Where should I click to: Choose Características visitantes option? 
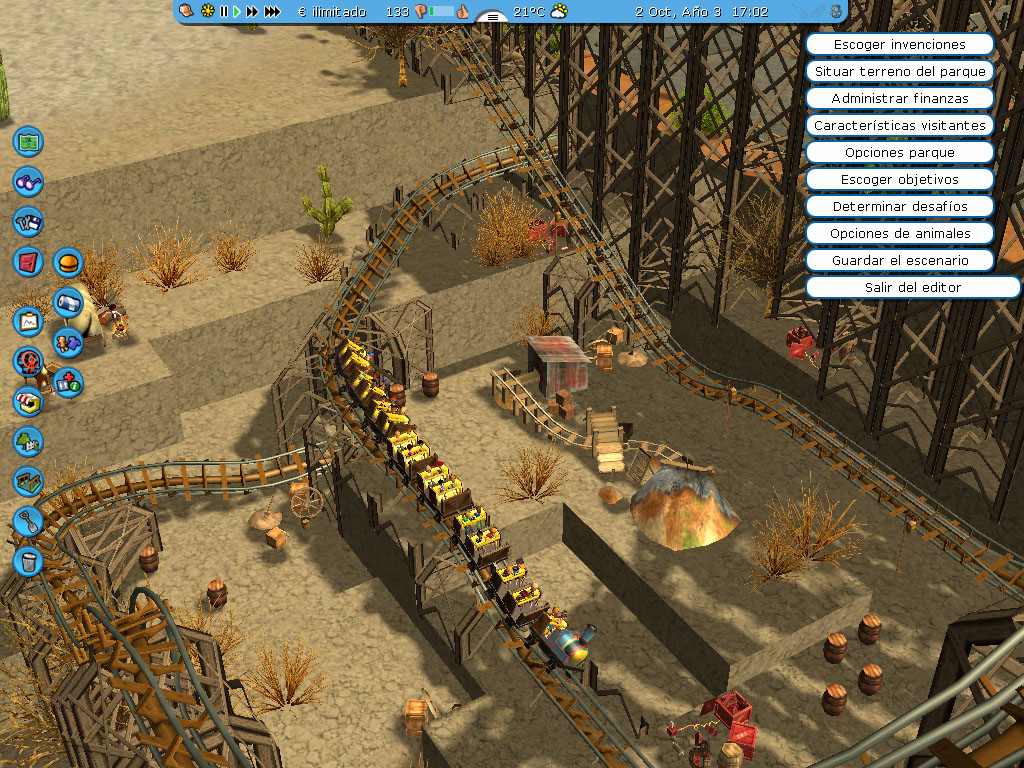pyautogui.click(x=899, y=125)
